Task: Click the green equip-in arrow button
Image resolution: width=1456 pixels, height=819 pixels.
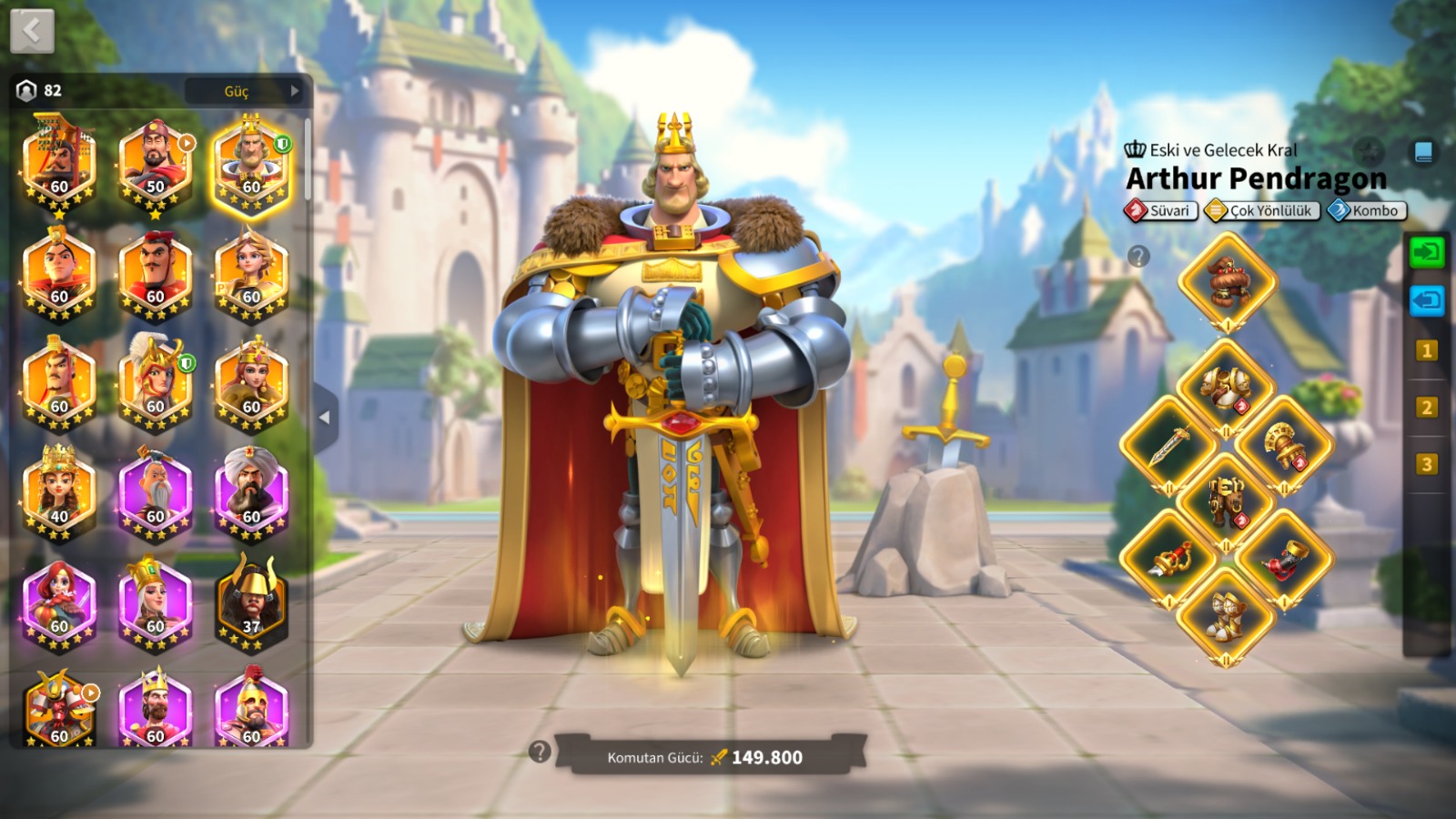Action: pos(1426,251)
